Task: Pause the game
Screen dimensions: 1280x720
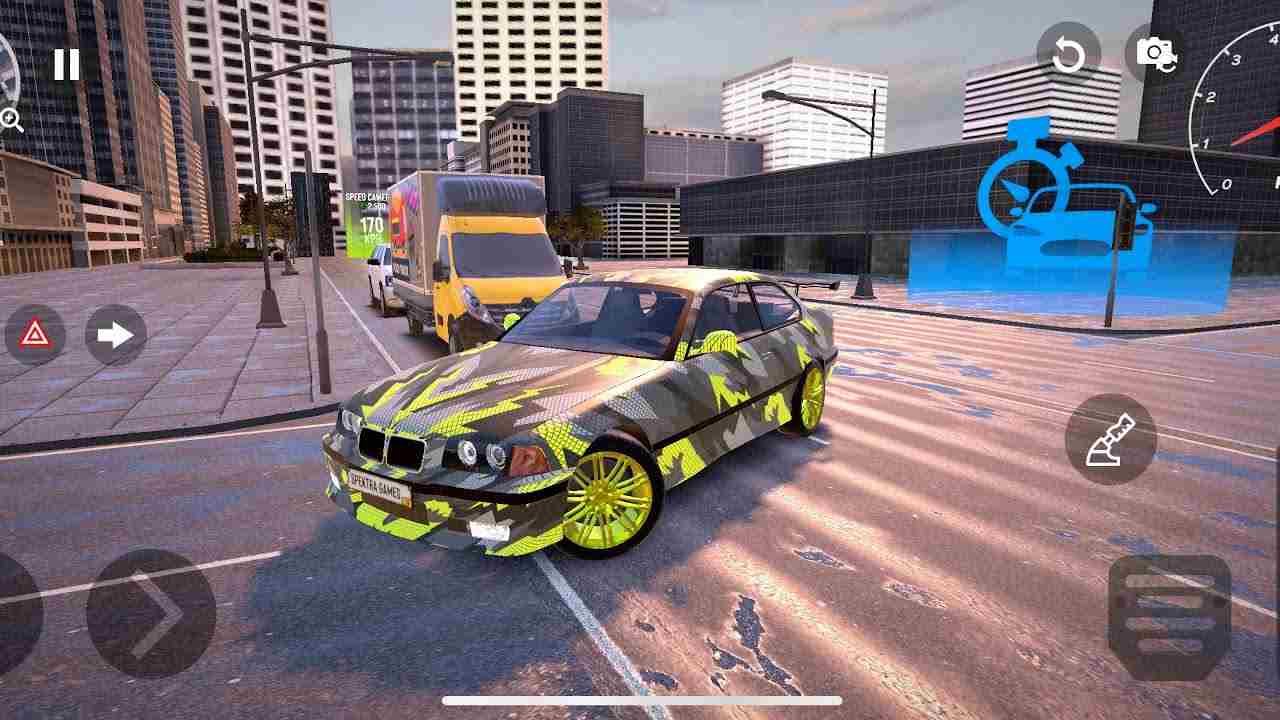Action: coord(66,63)
